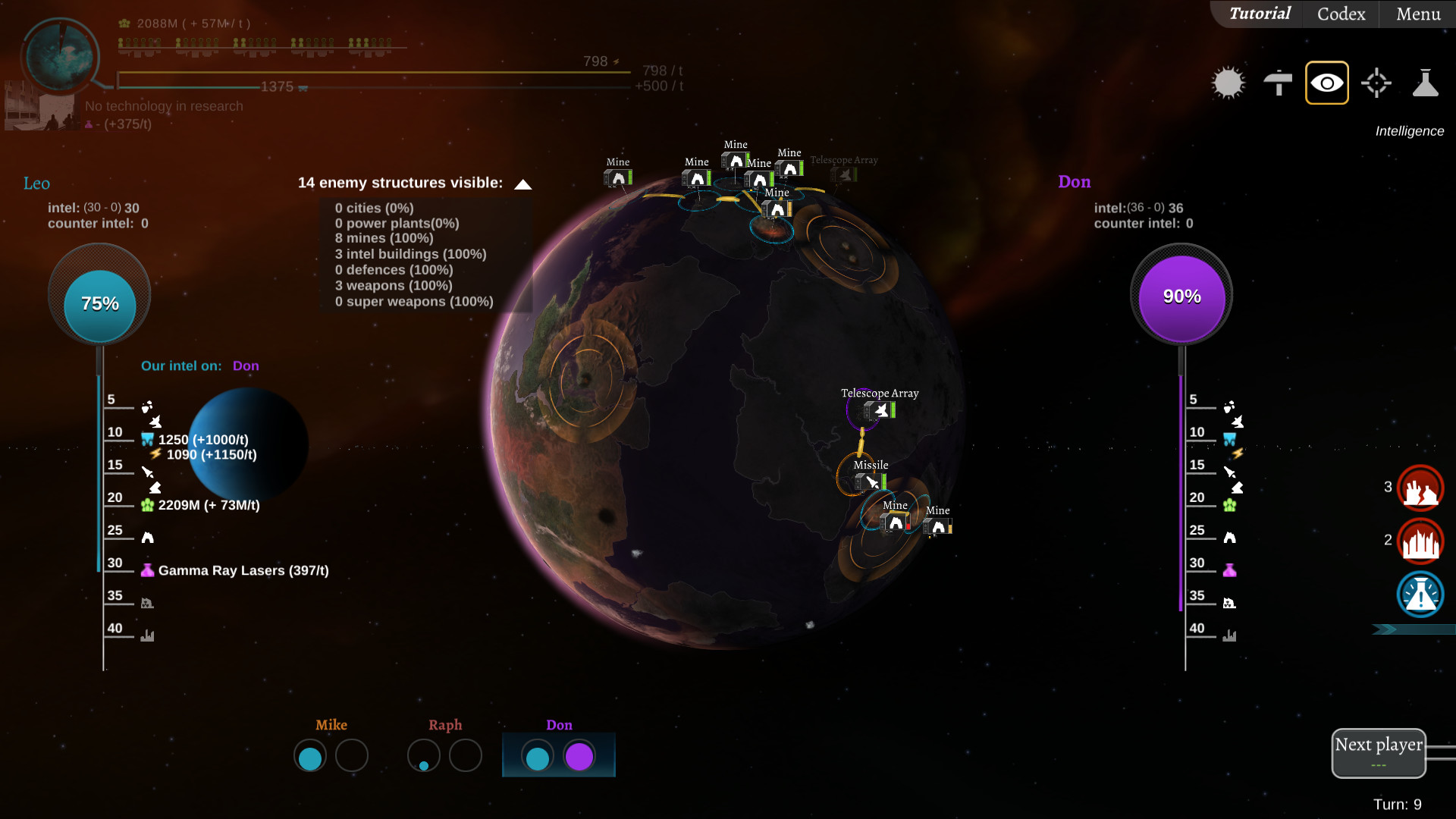Select the sun overview icon

tap(1228, 82)
